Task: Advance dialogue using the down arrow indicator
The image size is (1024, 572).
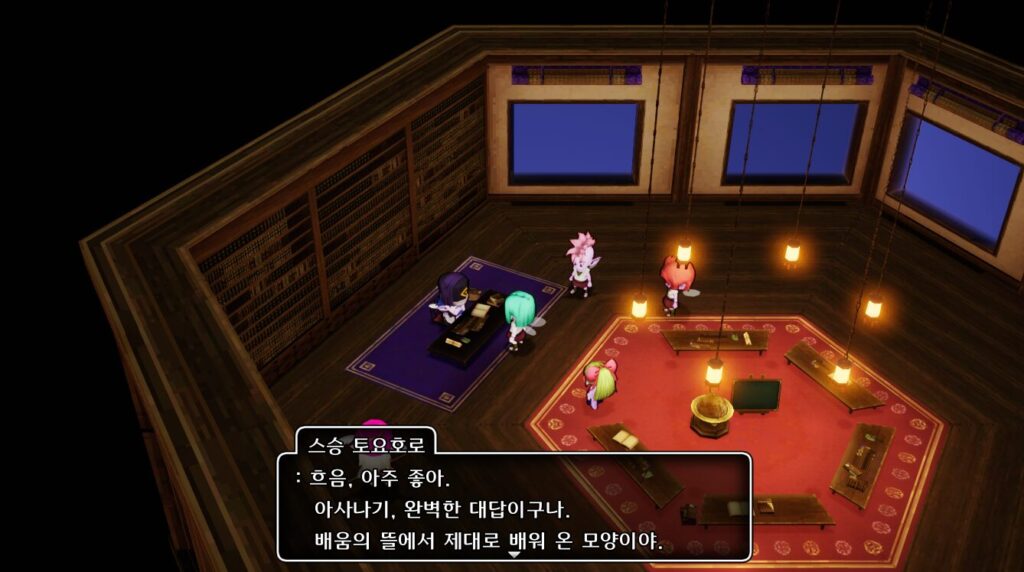Action: [515, 554]
